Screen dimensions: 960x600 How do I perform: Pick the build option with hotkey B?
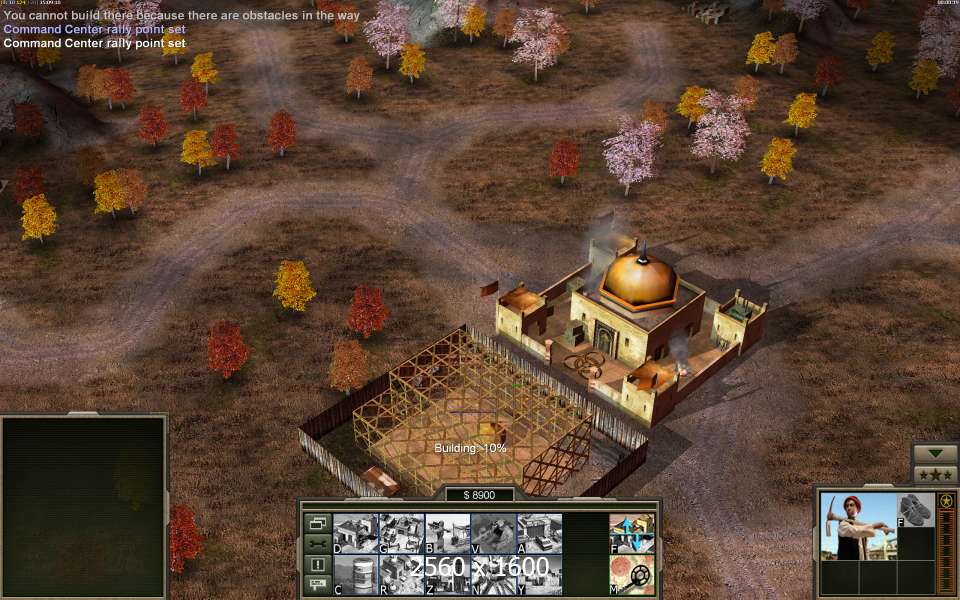pyautogui.click(x=447, y=533)
